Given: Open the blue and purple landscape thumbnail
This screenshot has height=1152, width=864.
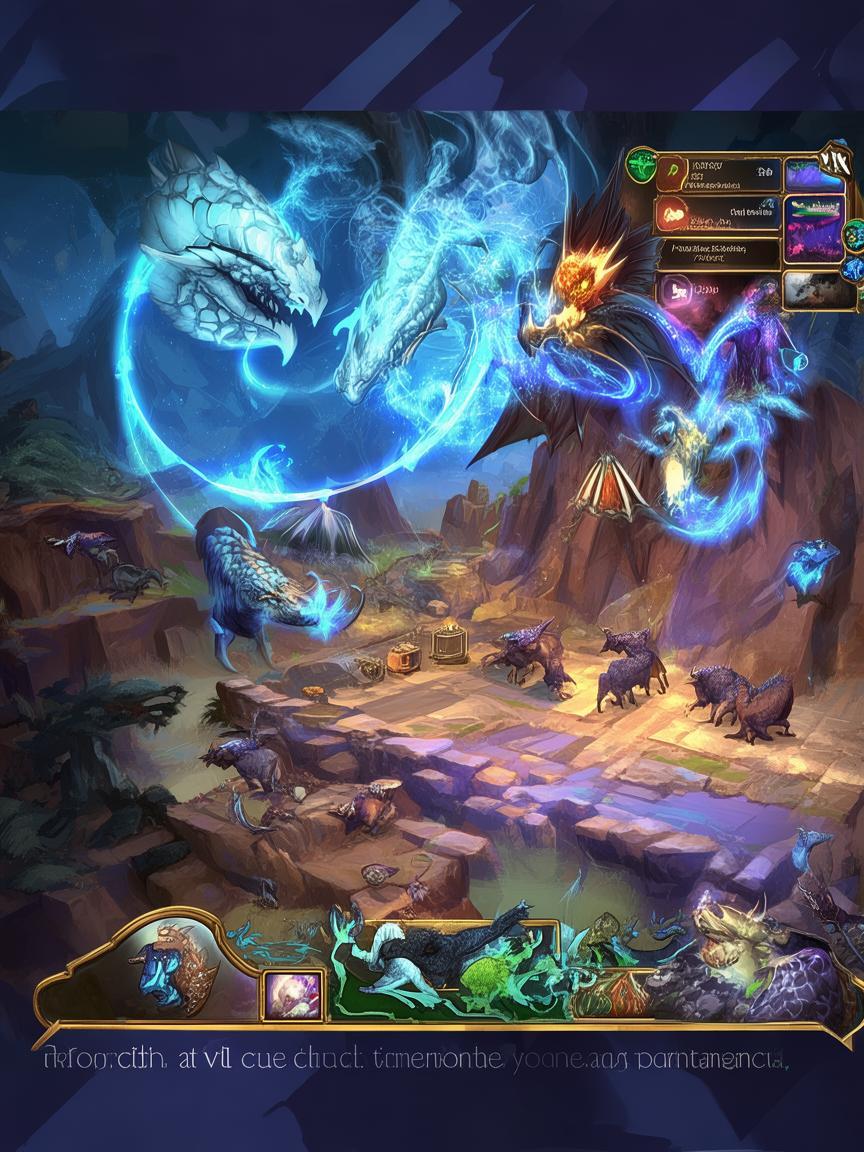Looking at the screenshot, I should tap(814, 174).
